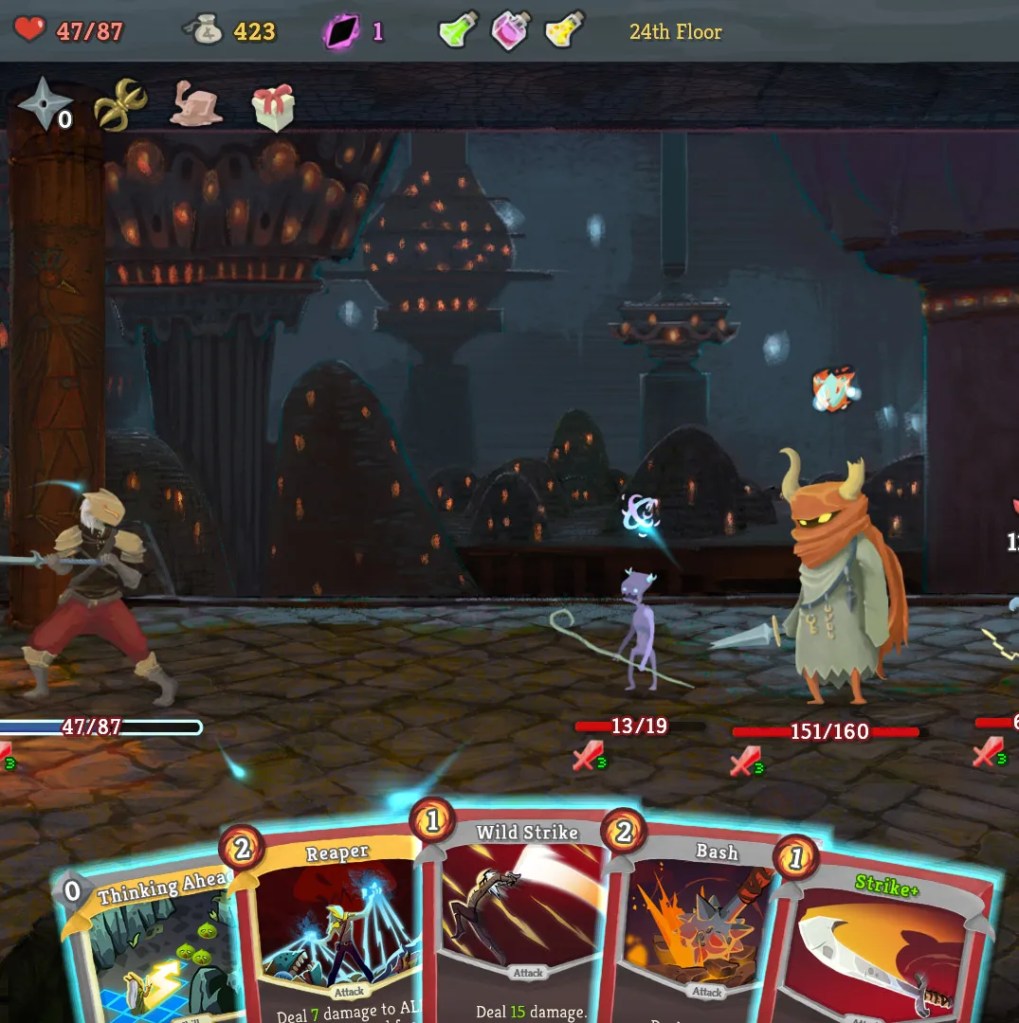This screenshot has height=1023, width=1019.
Task: Inspect the Shuriken relic
Action: click(45, 103)
